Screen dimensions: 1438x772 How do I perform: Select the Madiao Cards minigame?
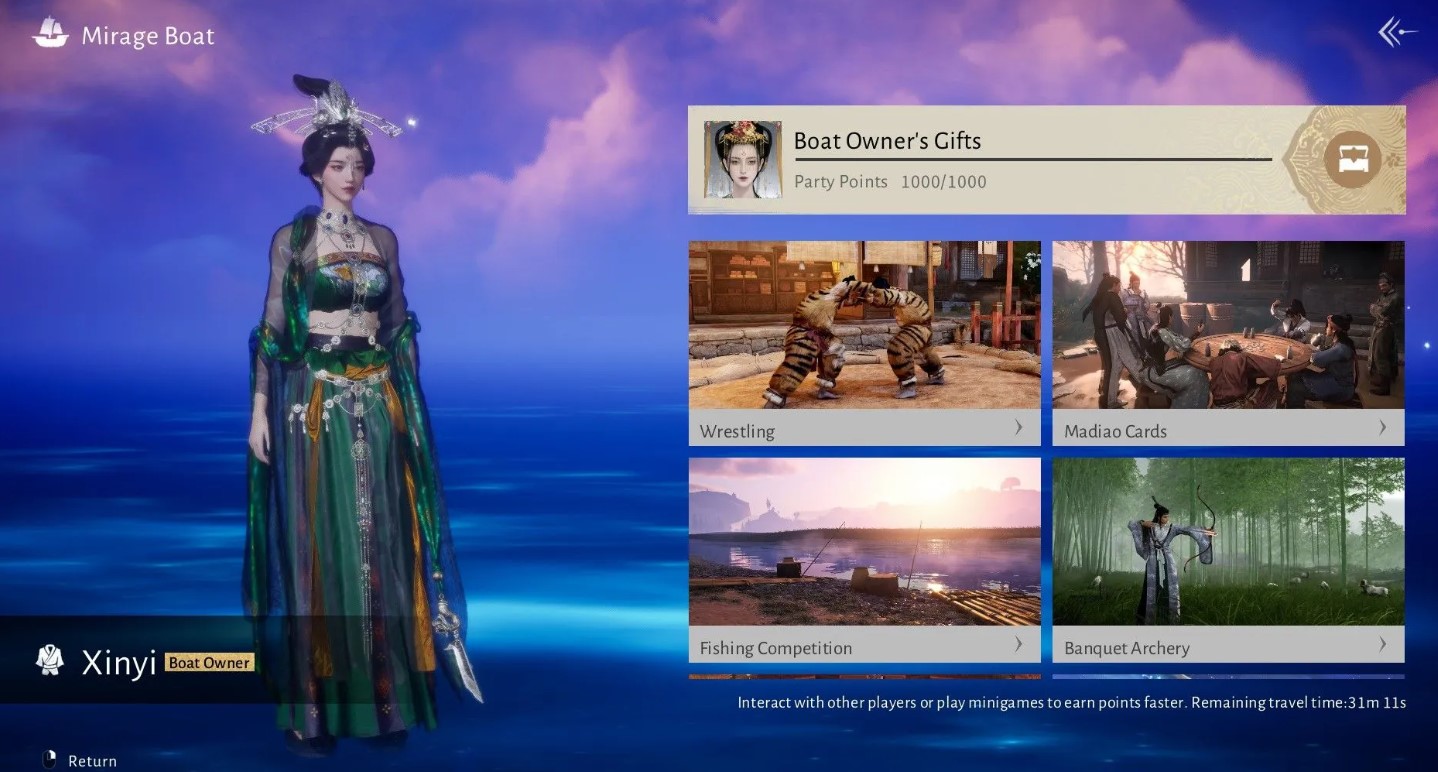tap(1228, 342)
